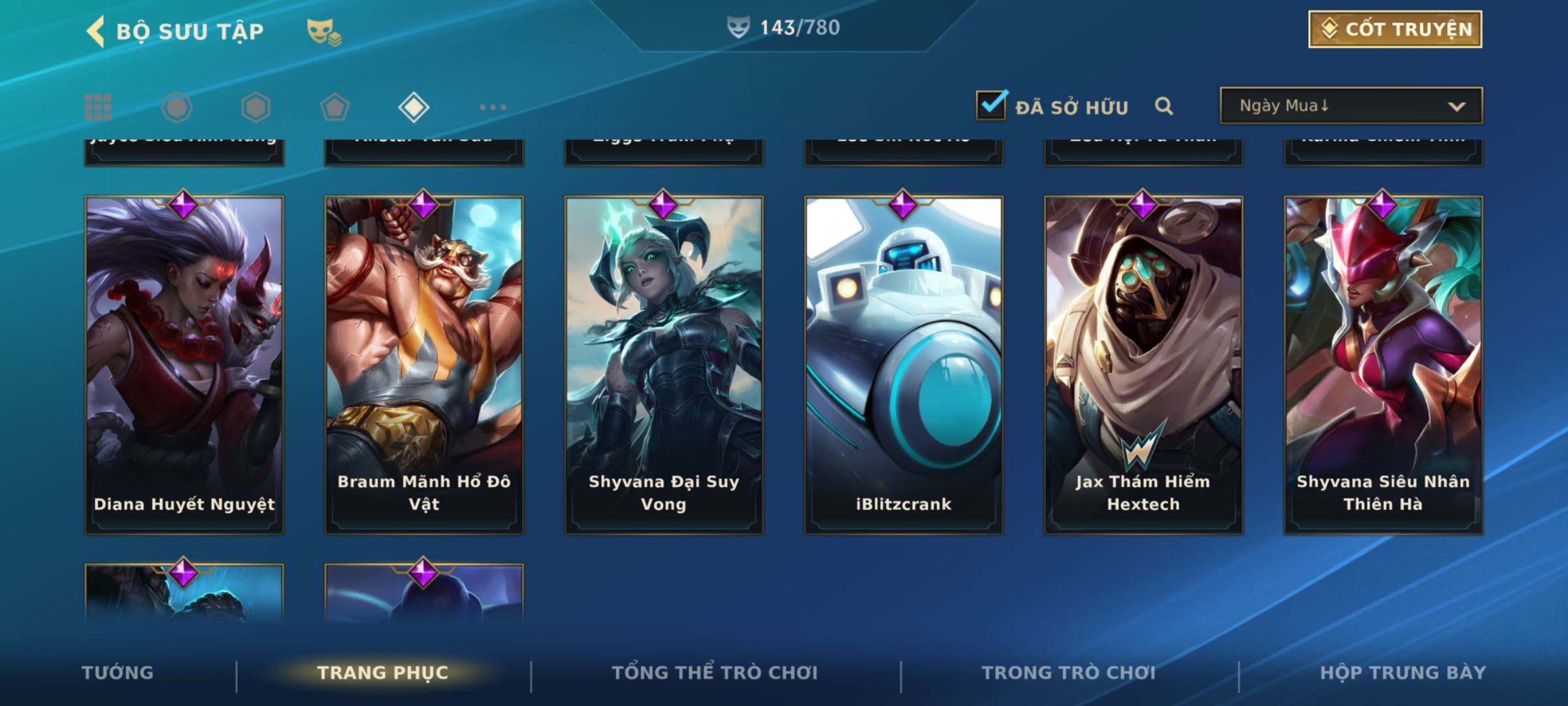Viewport: 1568px width, 706px height.
Task: Open Braum Mãnh Hổ Đô Vật skin
Action: 424,365
